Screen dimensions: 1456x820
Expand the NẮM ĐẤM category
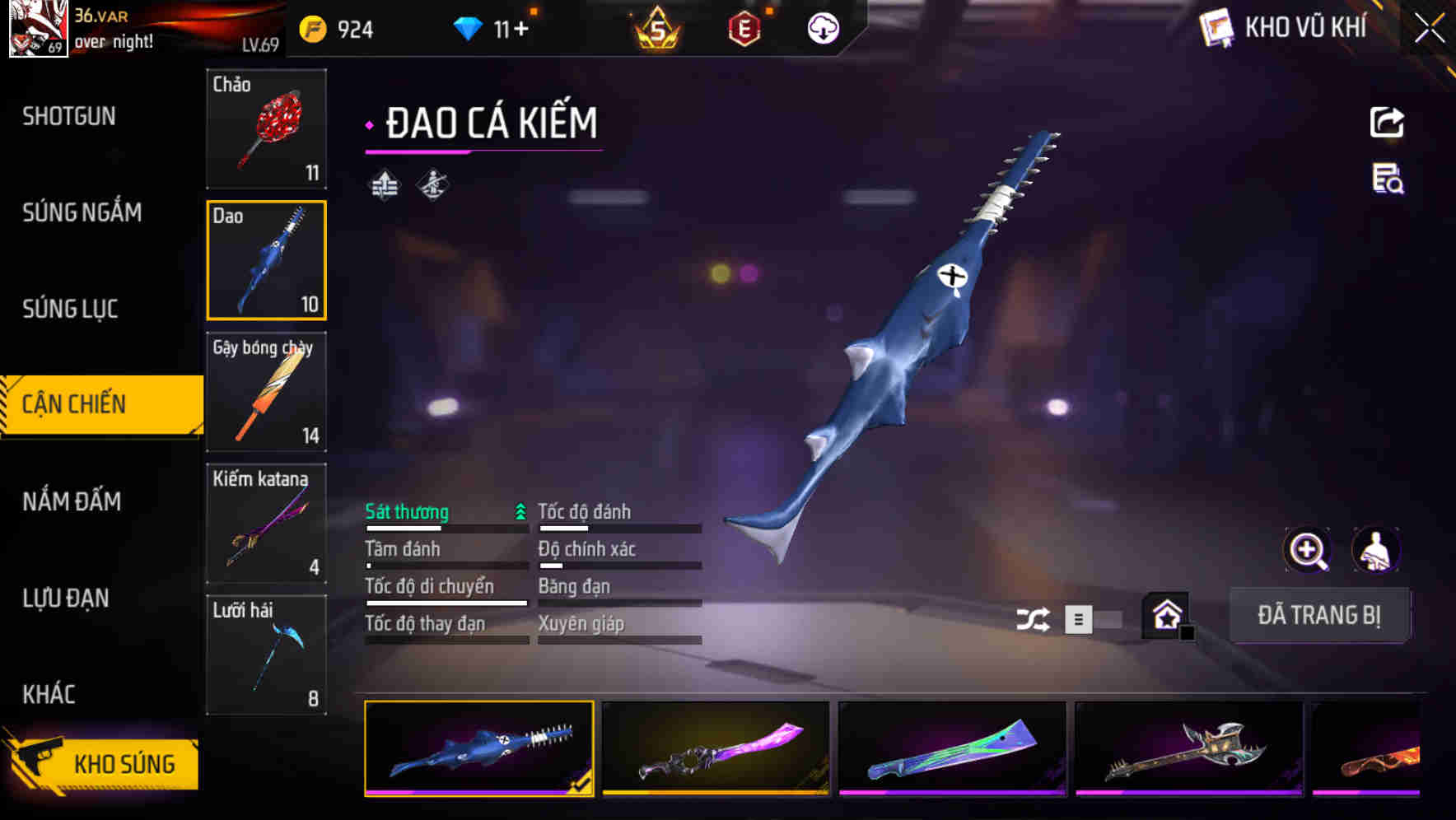72,501
